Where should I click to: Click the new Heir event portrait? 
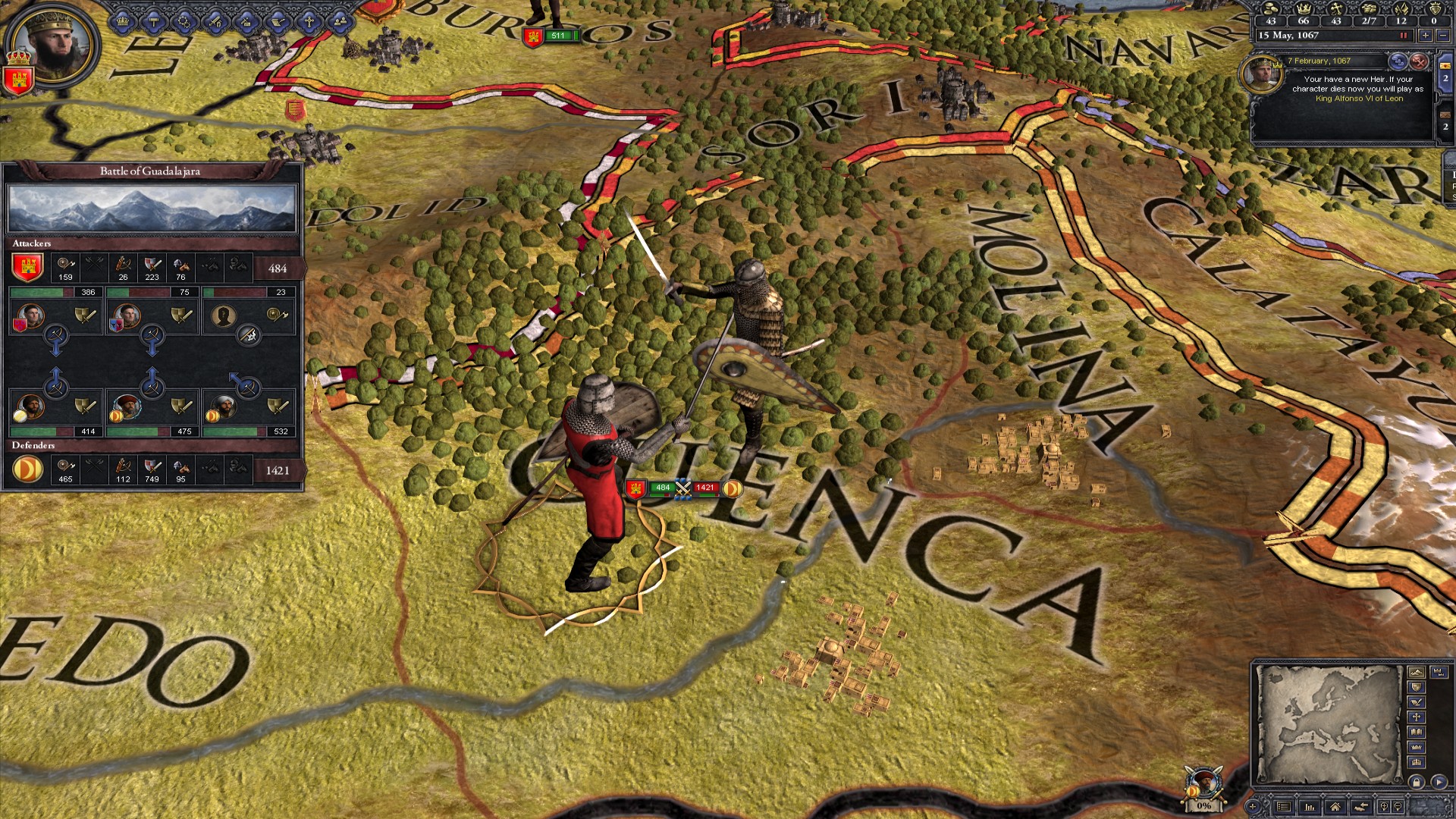tap(1264, 75)
